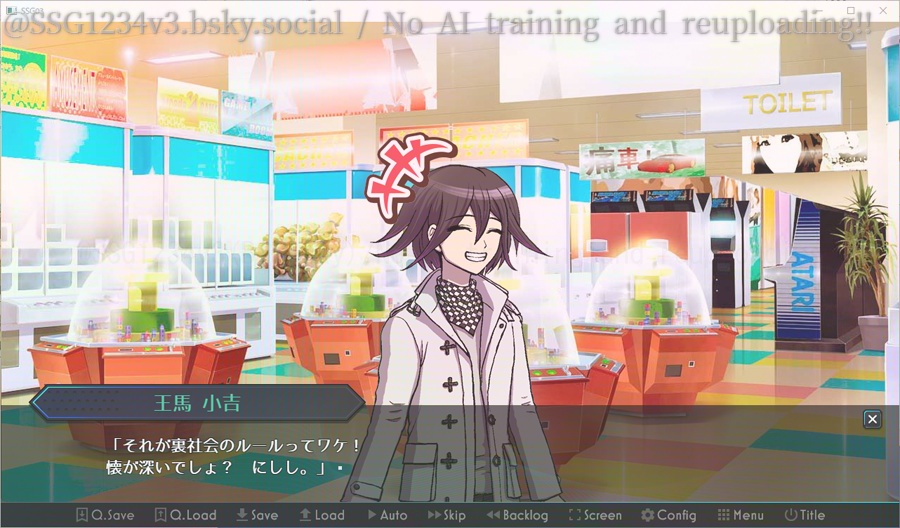This screenshot has height=528, width=900.
Task: Open the Q.Save quick save option
Action: coord(105,515)
